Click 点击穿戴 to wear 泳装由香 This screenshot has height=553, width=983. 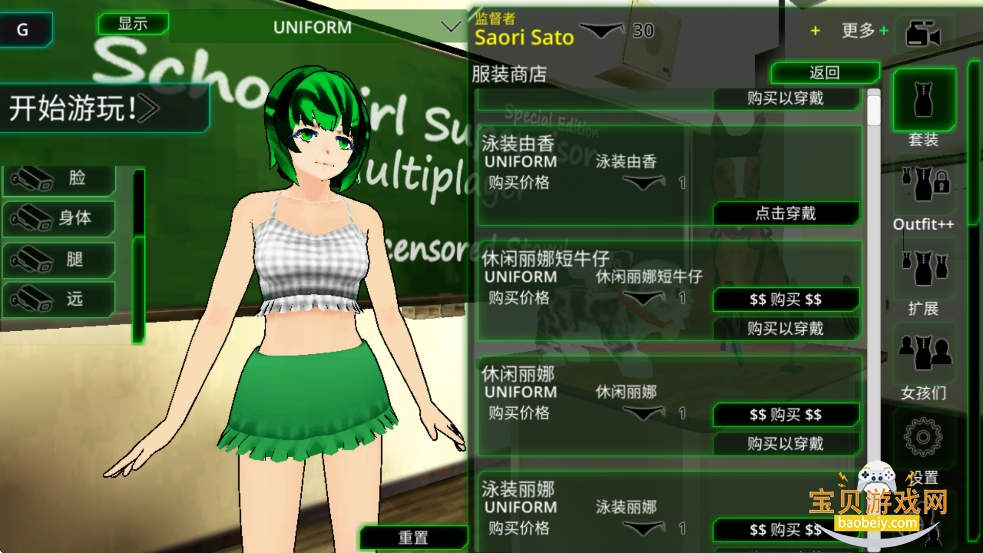pyautogui.click(x=786, y=213)
